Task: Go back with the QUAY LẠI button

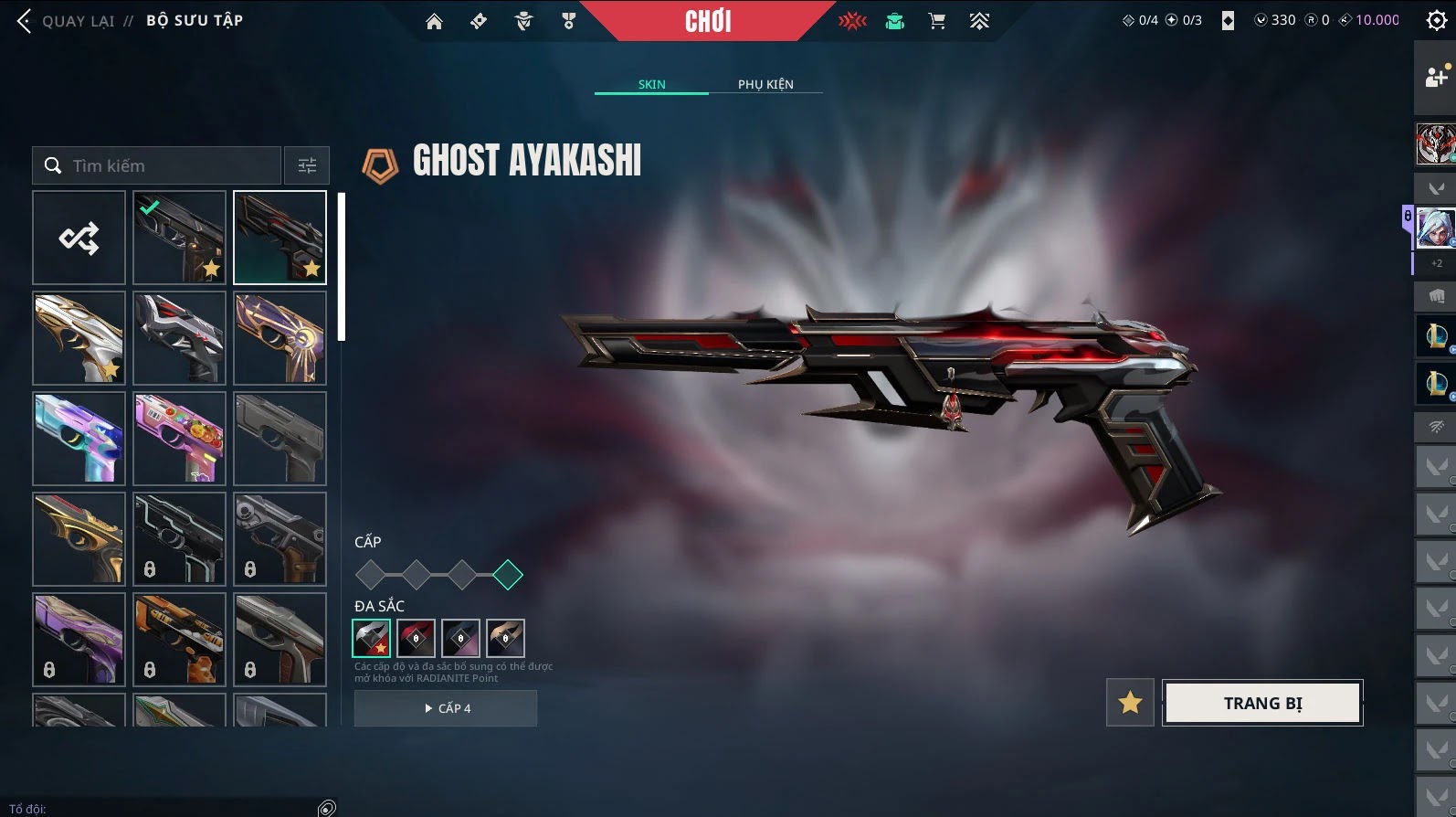Action: coord(66,20)
